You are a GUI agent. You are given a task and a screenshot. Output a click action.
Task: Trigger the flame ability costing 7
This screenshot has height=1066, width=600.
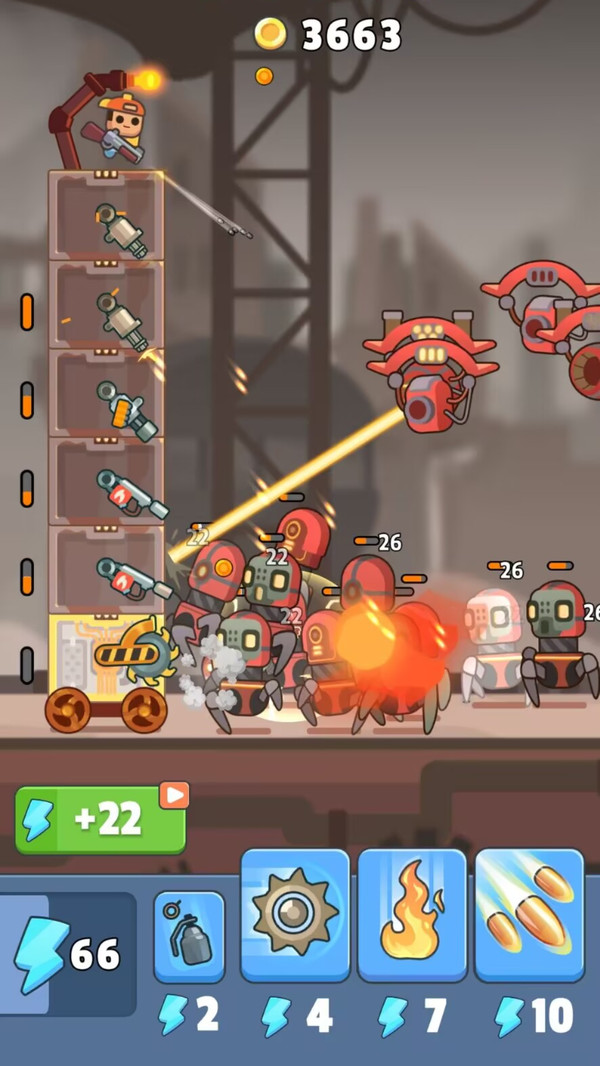(412, 916)
